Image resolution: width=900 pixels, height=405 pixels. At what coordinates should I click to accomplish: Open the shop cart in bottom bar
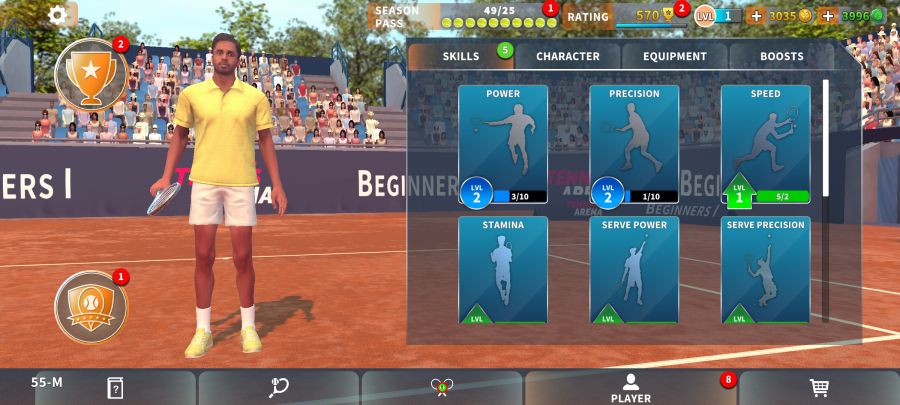819,388
